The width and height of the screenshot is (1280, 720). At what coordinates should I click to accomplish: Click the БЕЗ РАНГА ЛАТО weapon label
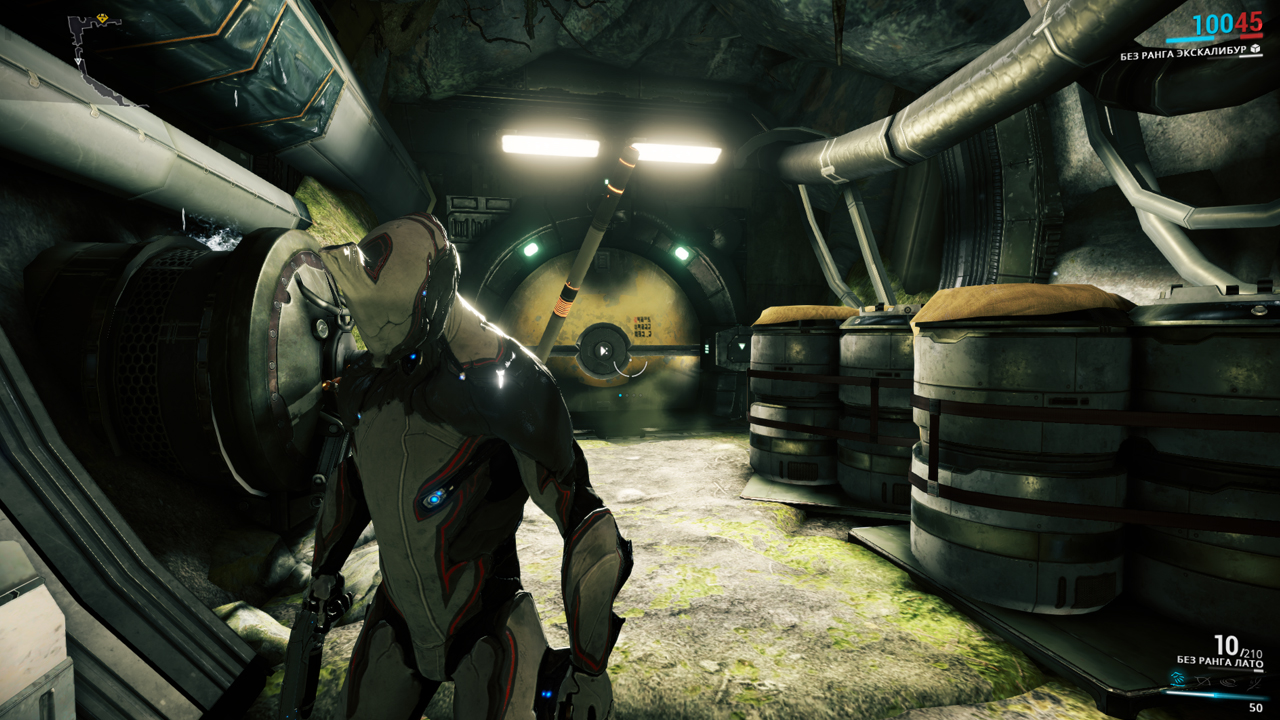point(1220,660)
